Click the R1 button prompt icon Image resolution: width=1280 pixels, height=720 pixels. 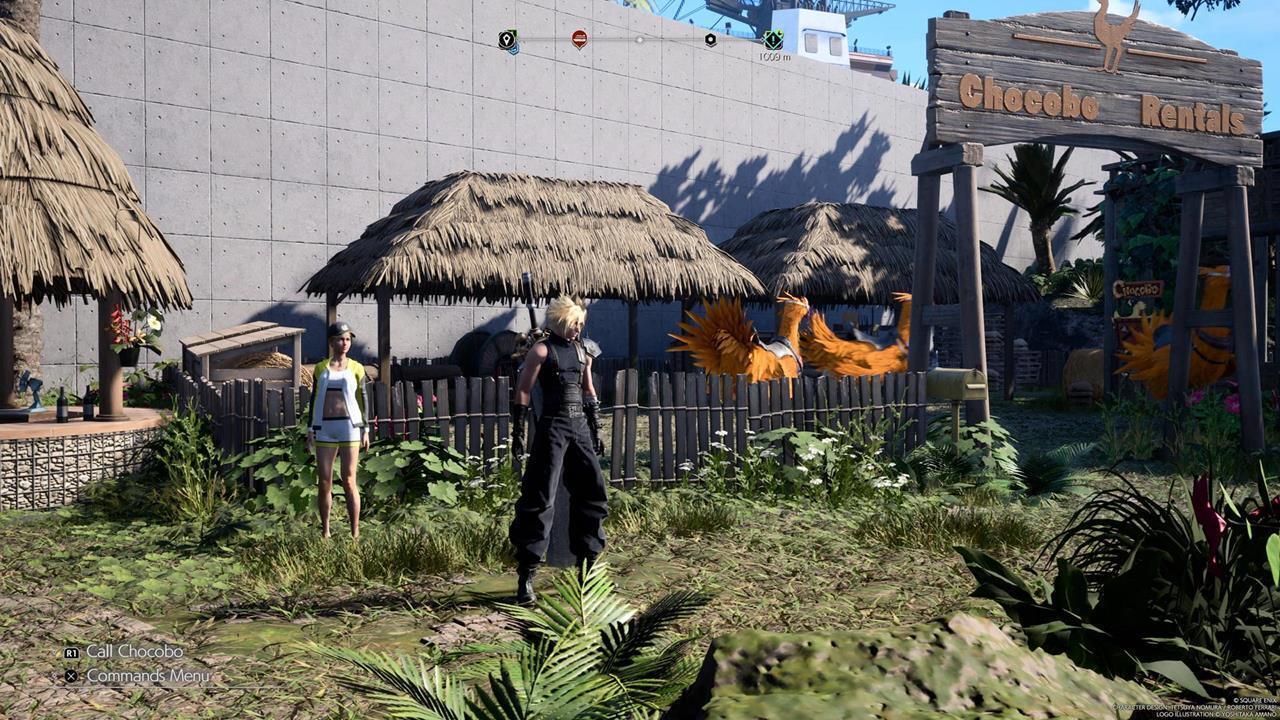pyautogui.click(x=73, y=652)
